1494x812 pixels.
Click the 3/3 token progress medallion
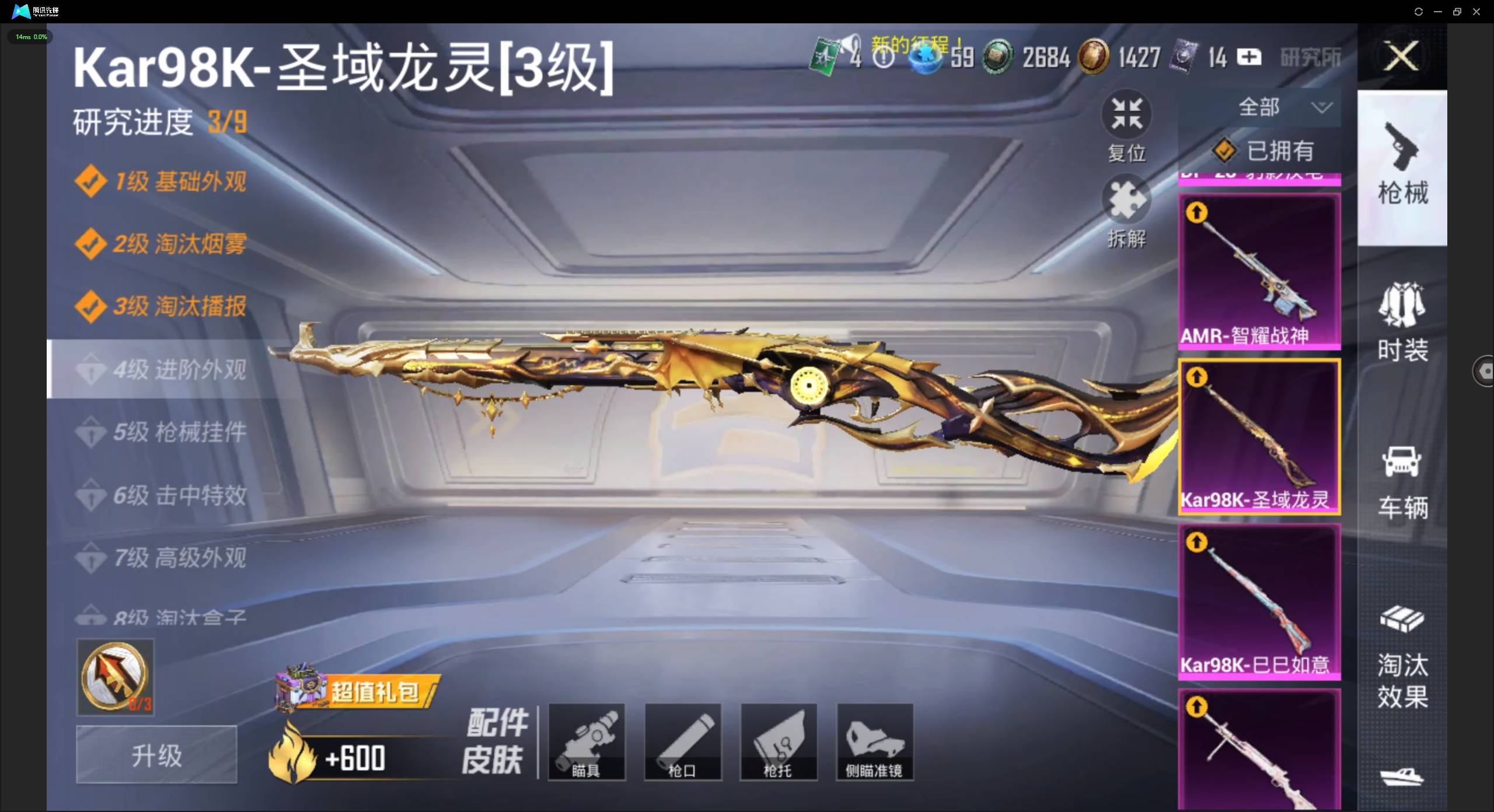115,677
